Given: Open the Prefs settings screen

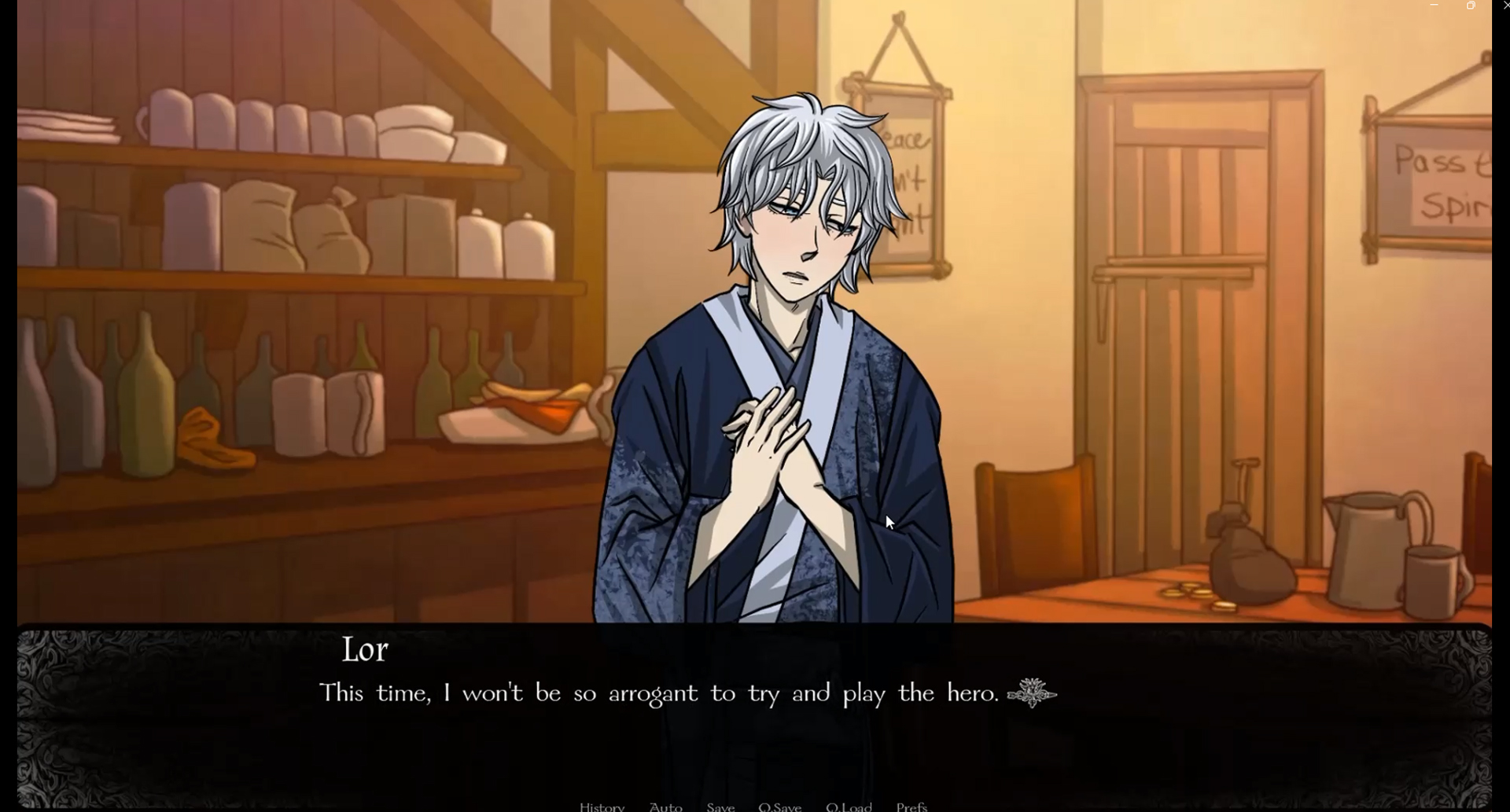Looking at the screenshot, I should pos(911,806).
